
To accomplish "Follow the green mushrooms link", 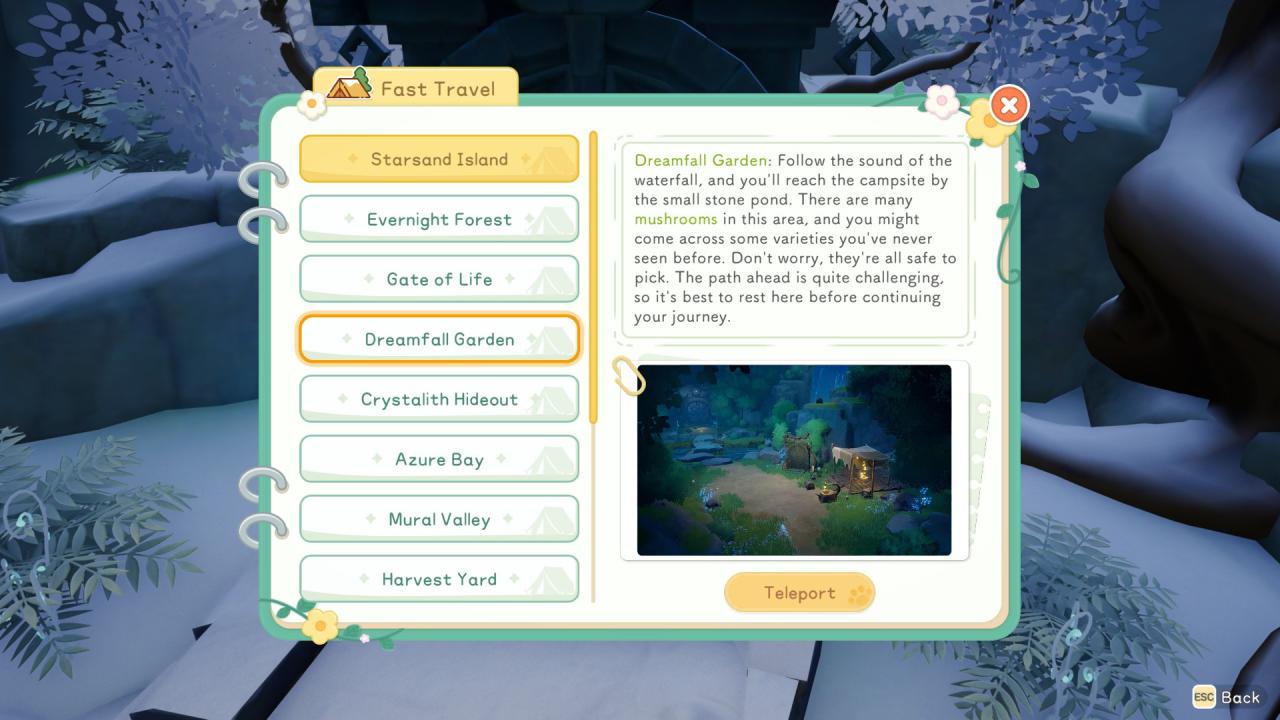I will tap(676, 219).
